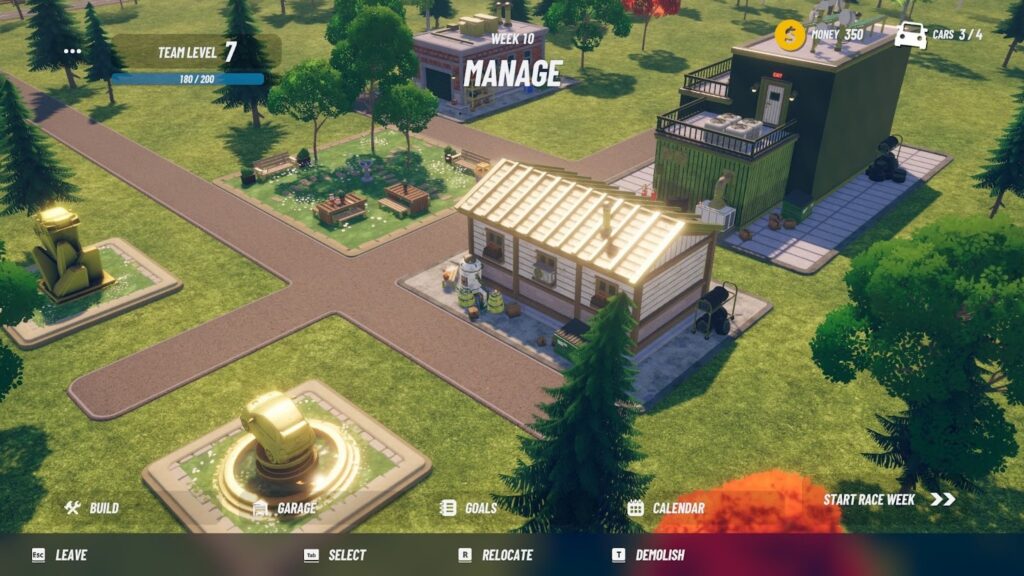The height and width of the screenshot is (576, 1024).
Task: Choose the Leave option
Action: (x=60, y=555)
